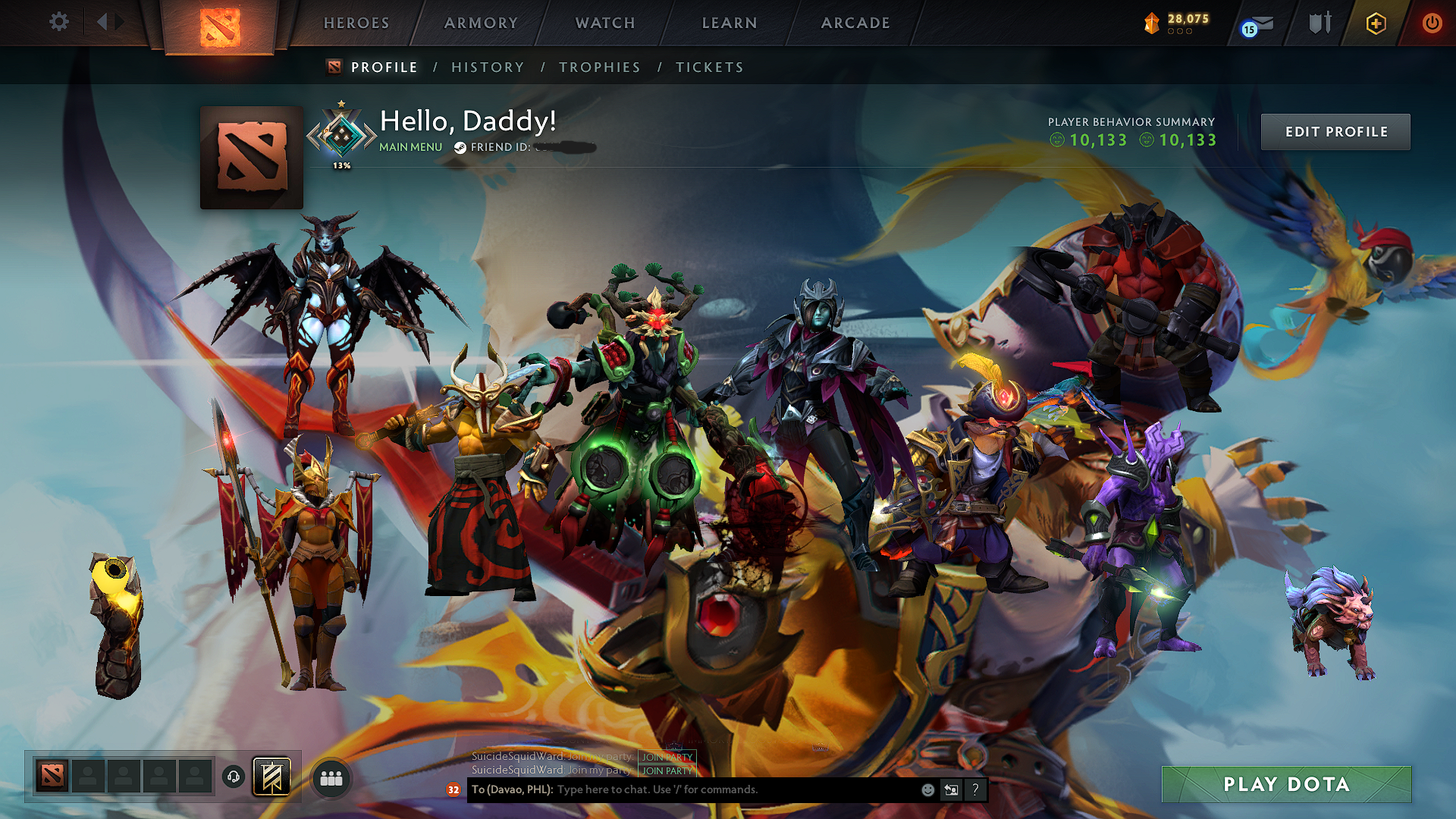Viewport: 1456px width, 819px height.
Task: Toggle voice chat with the headset icon
Action: [234, 775]
